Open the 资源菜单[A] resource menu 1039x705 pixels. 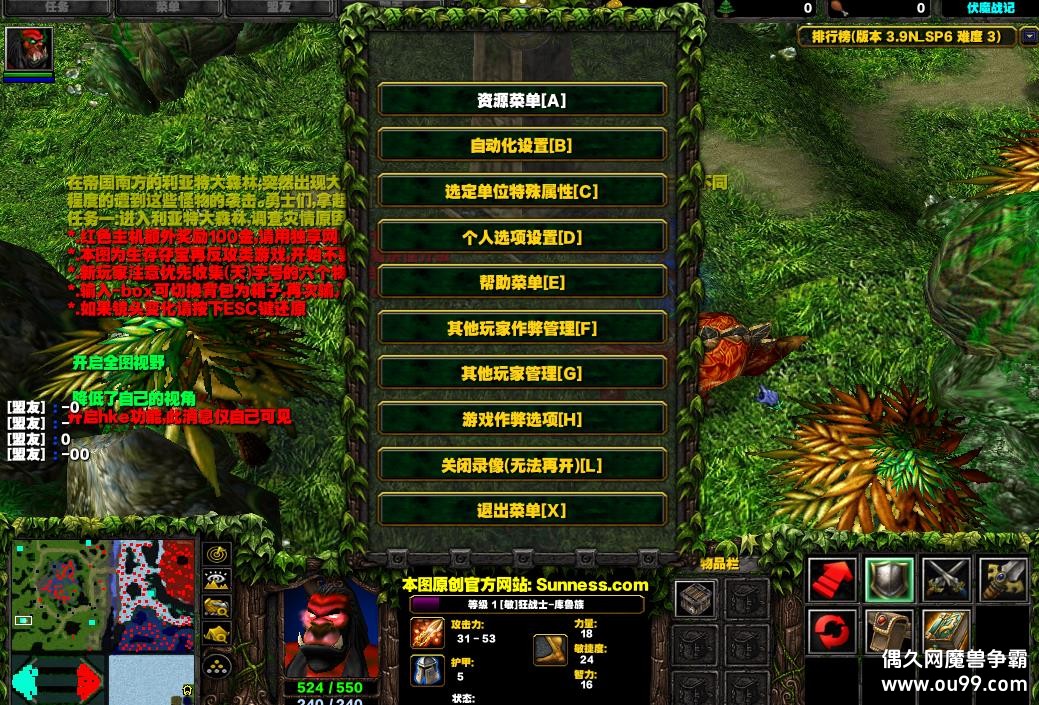[521, 100]
